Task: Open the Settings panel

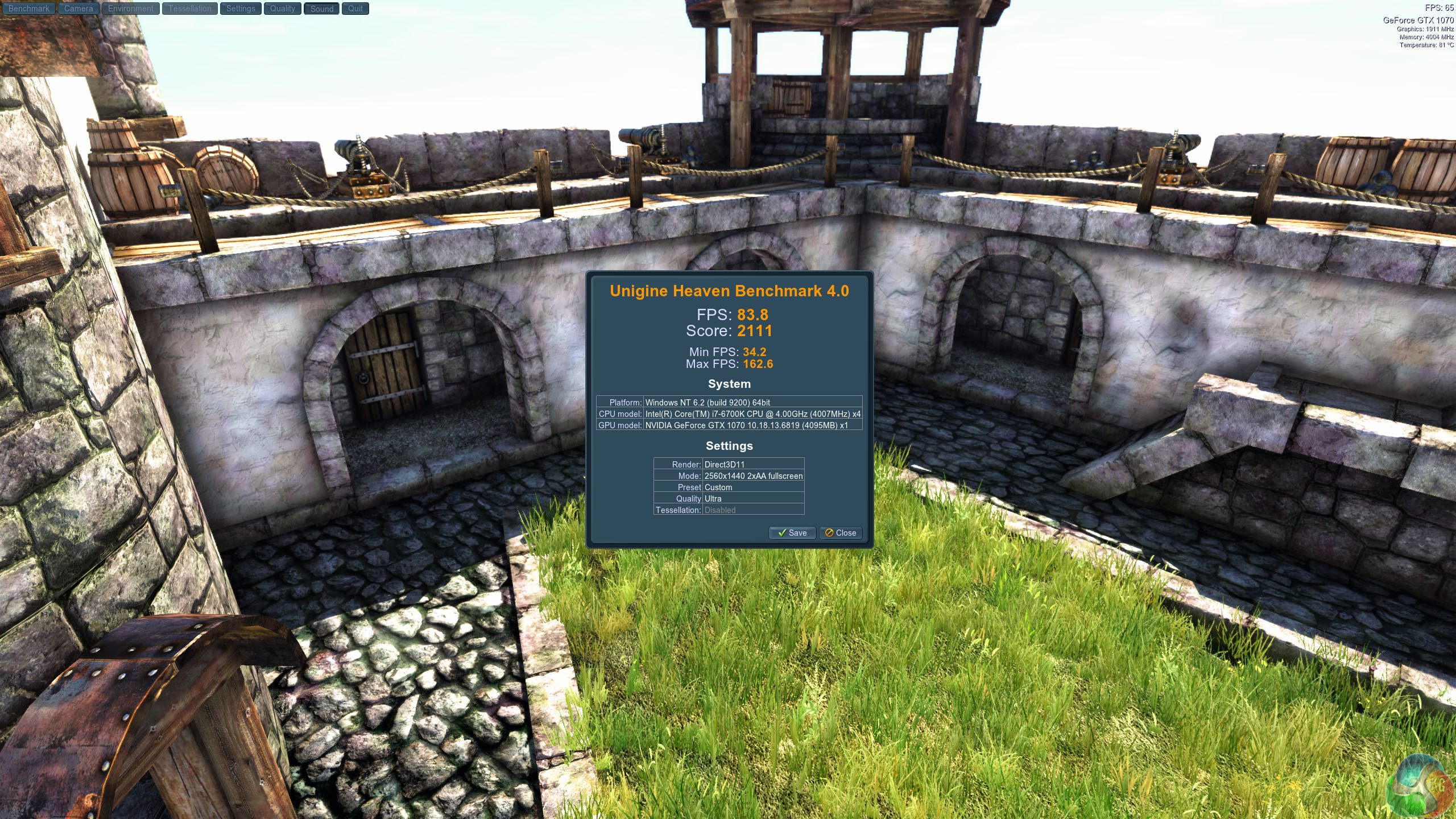Action: 241,9
